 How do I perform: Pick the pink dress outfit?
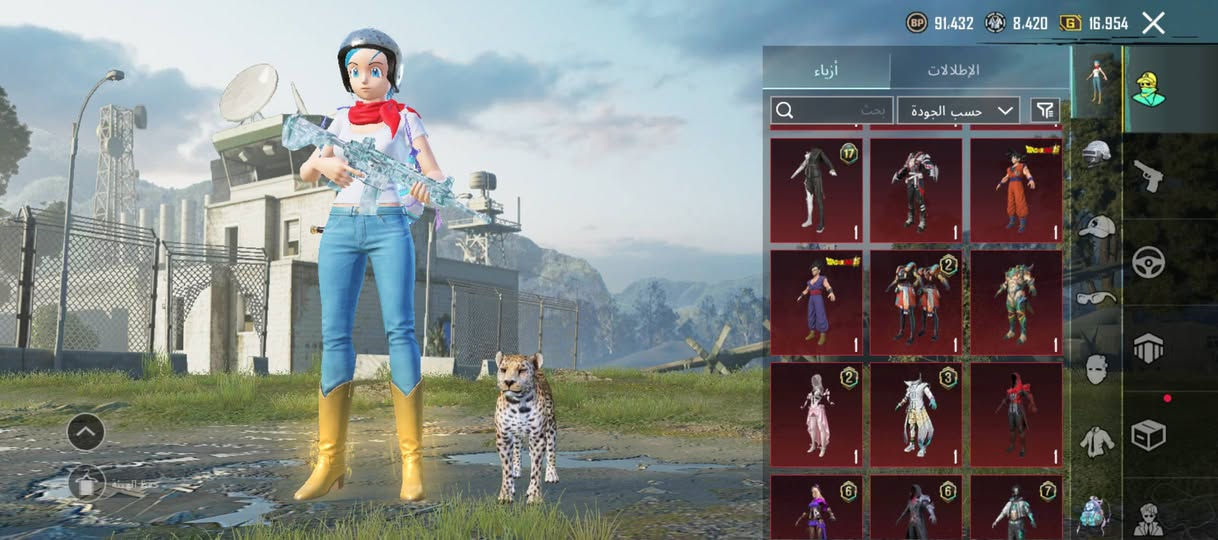[816, 414]
